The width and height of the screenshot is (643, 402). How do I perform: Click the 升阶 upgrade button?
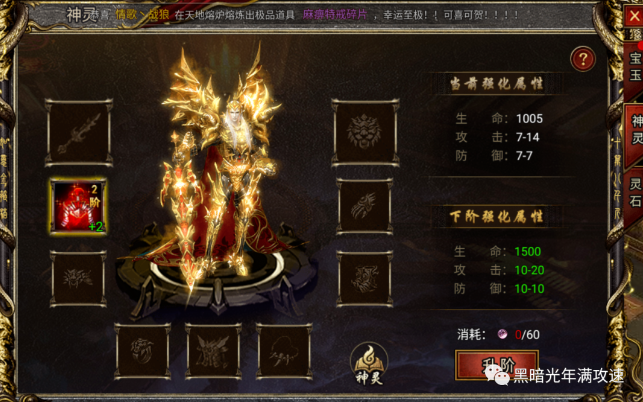(496, 365)
